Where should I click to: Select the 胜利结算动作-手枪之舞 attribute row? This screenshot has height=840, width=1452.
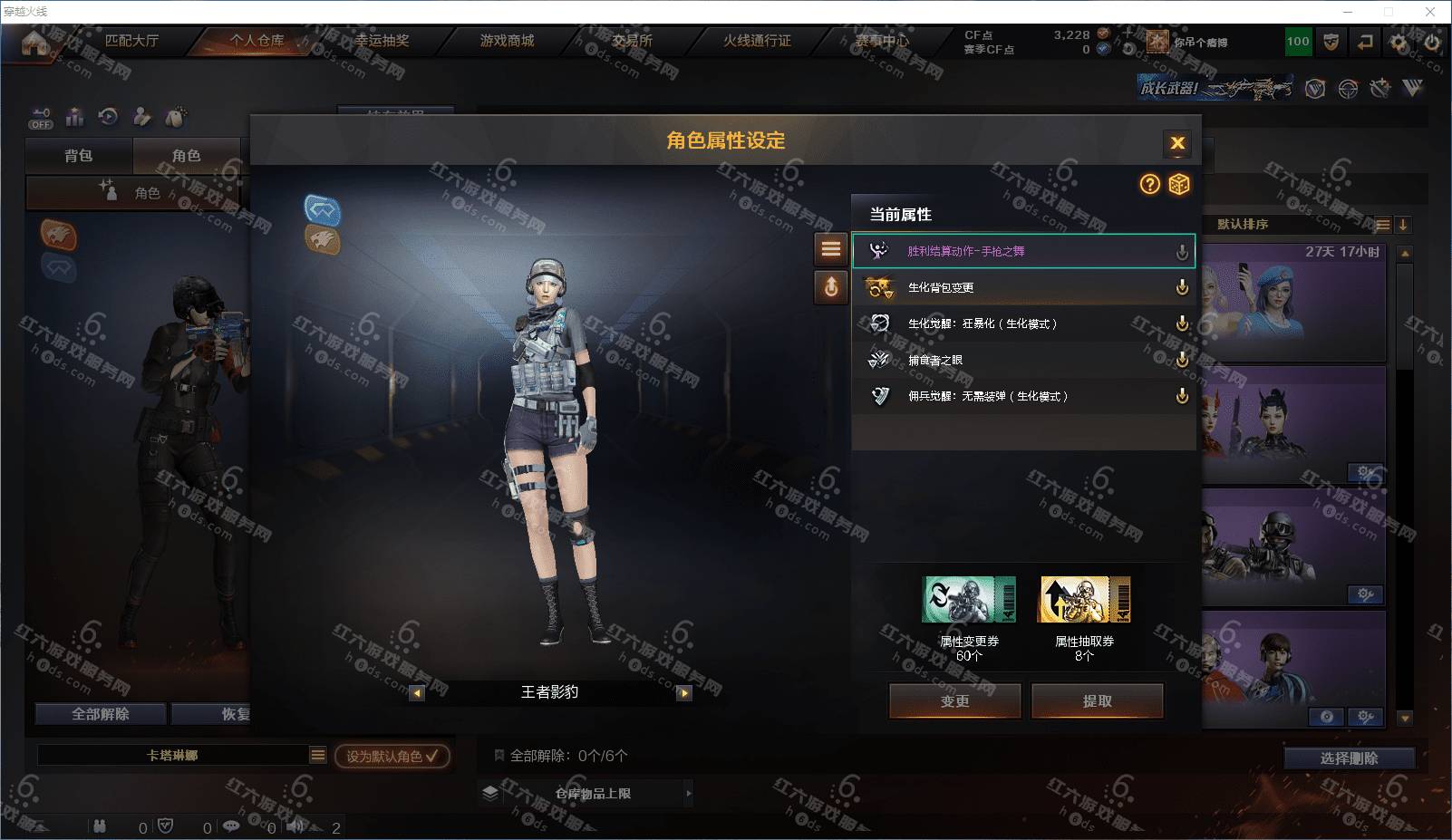tap(1022, 251)
